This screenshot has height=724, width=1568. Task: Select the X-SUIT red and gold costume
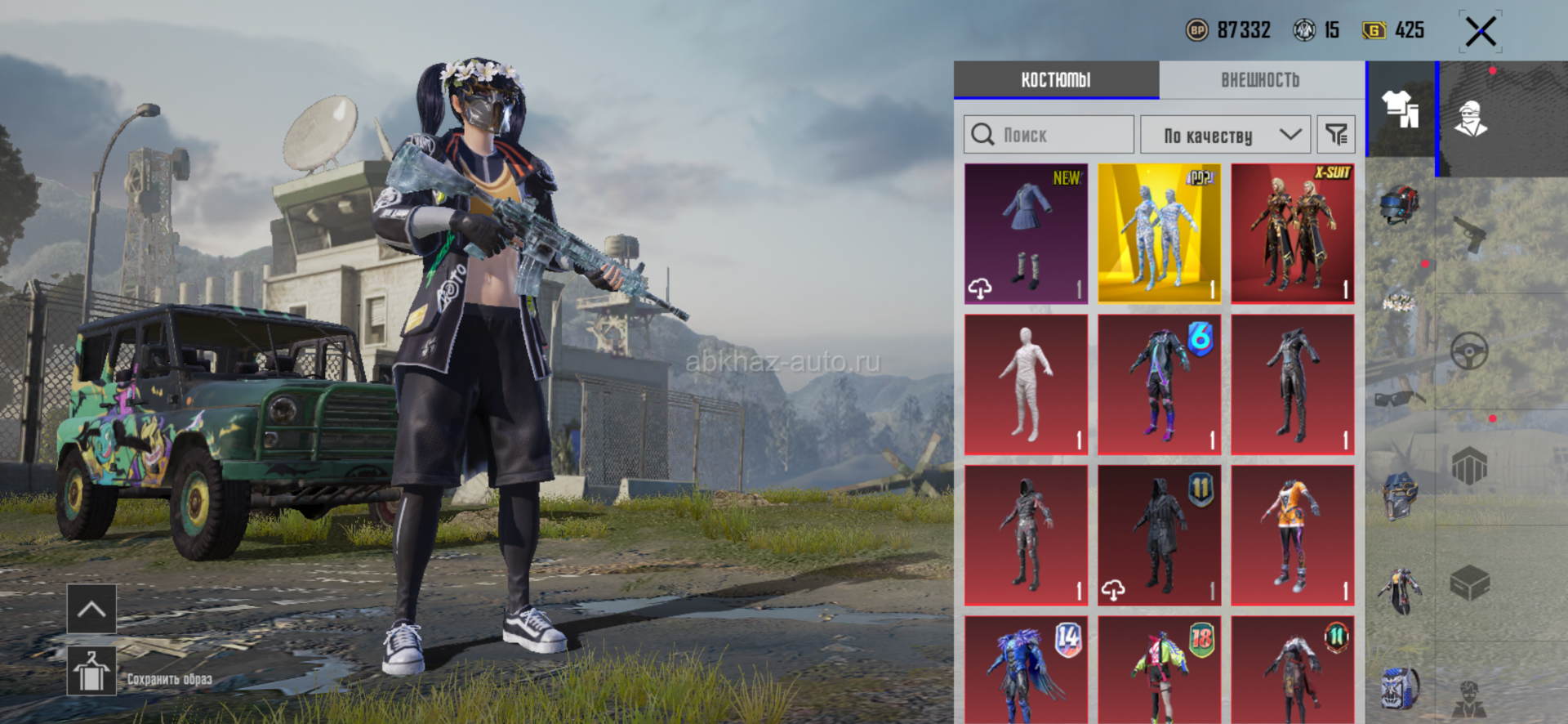point(1292,234)
